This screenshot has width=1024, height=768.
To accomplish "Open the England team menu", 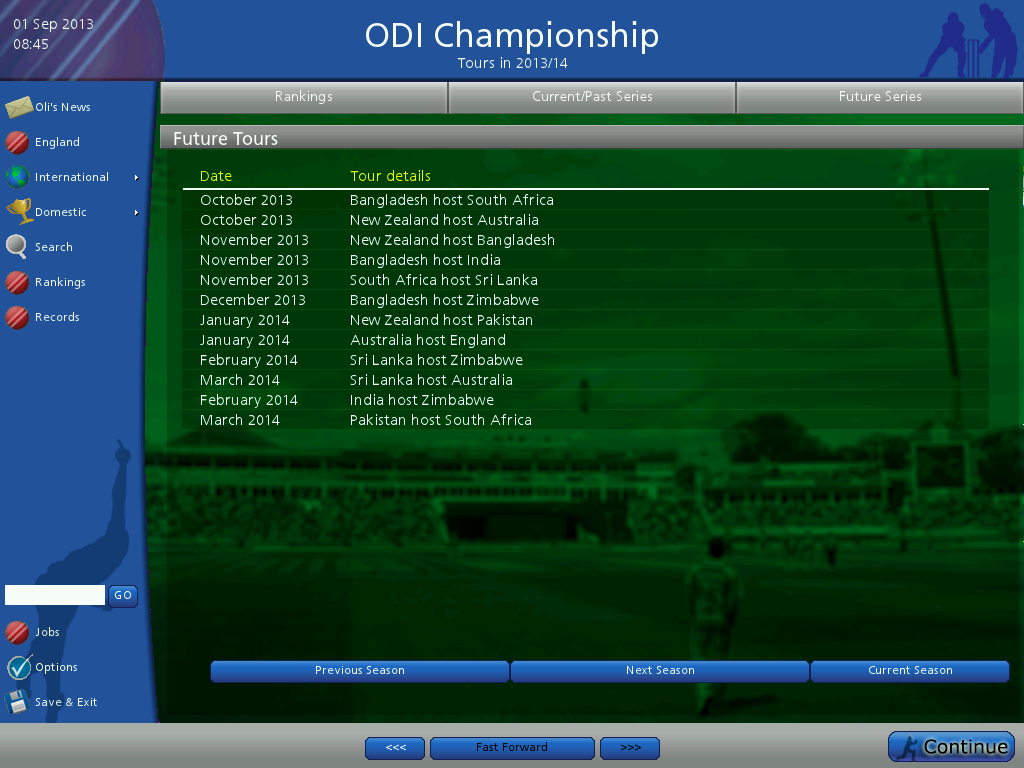I will tap(56, 142).
